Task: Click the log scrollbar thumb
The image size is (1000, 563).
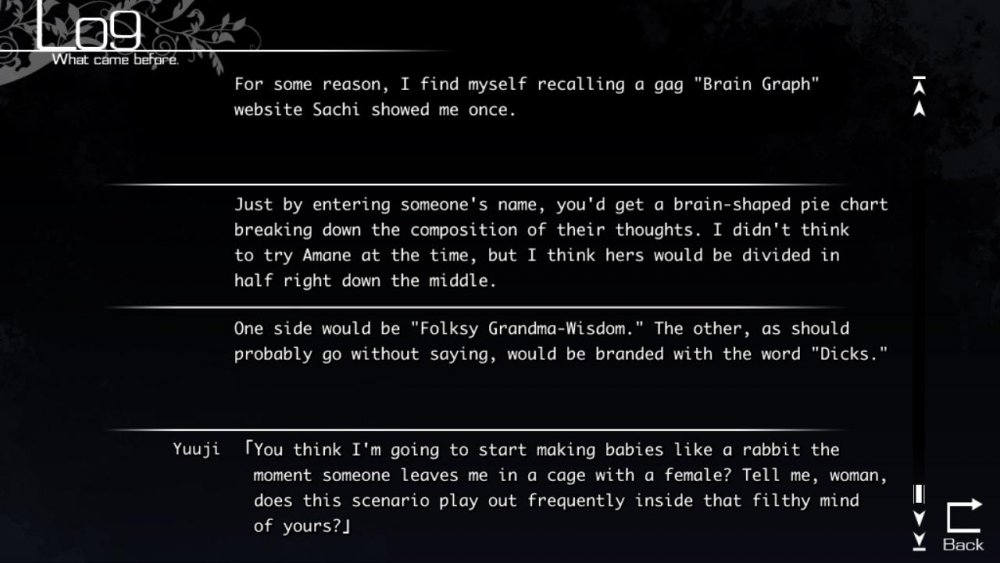Action: [919, 494]
